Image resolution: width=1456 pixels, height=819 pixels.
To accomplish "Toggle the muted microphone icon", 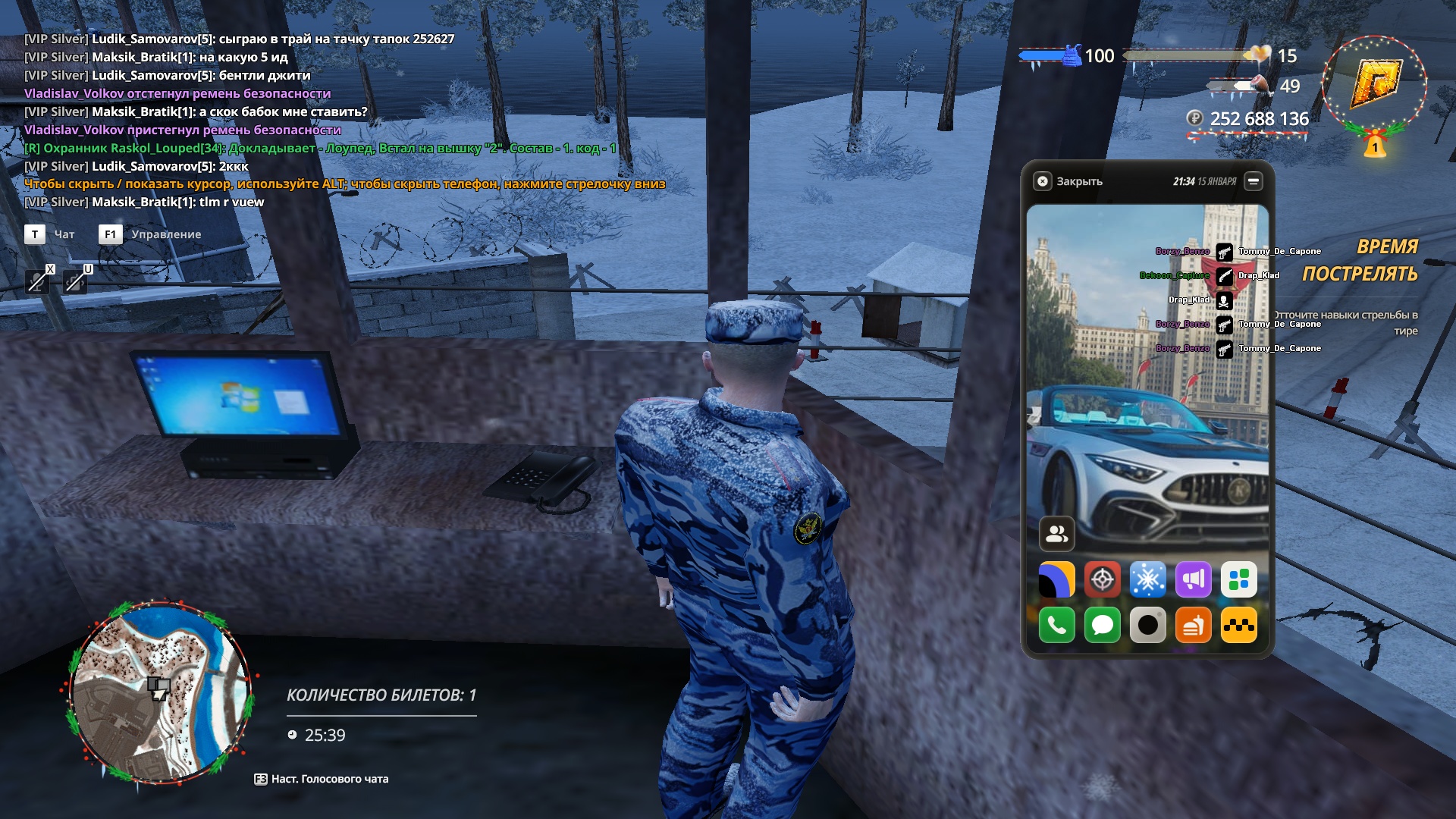I will tap(36, 281).
